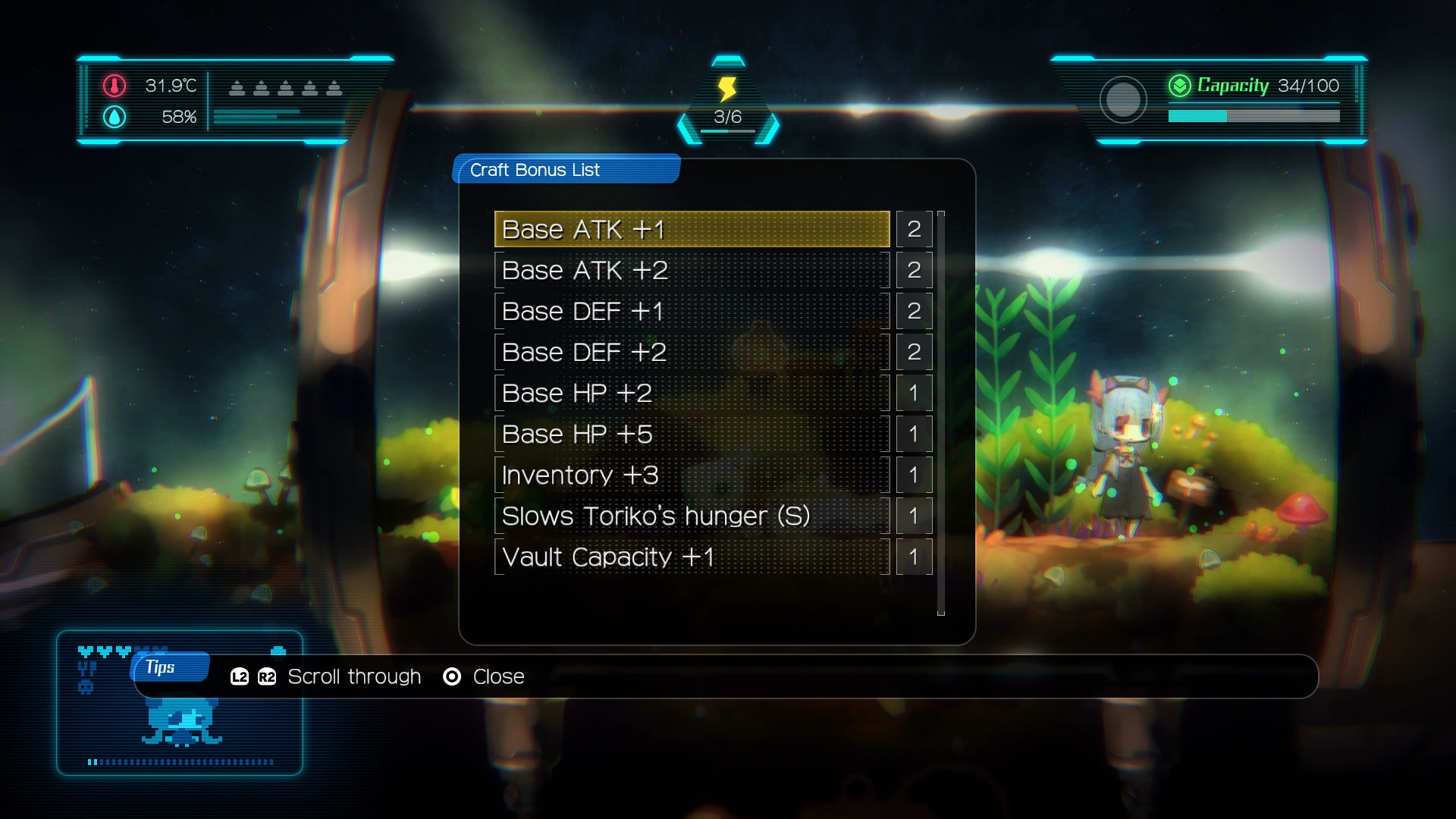
Task: Pick the Base HP +2 bonus
Action: tap(692, 393)
